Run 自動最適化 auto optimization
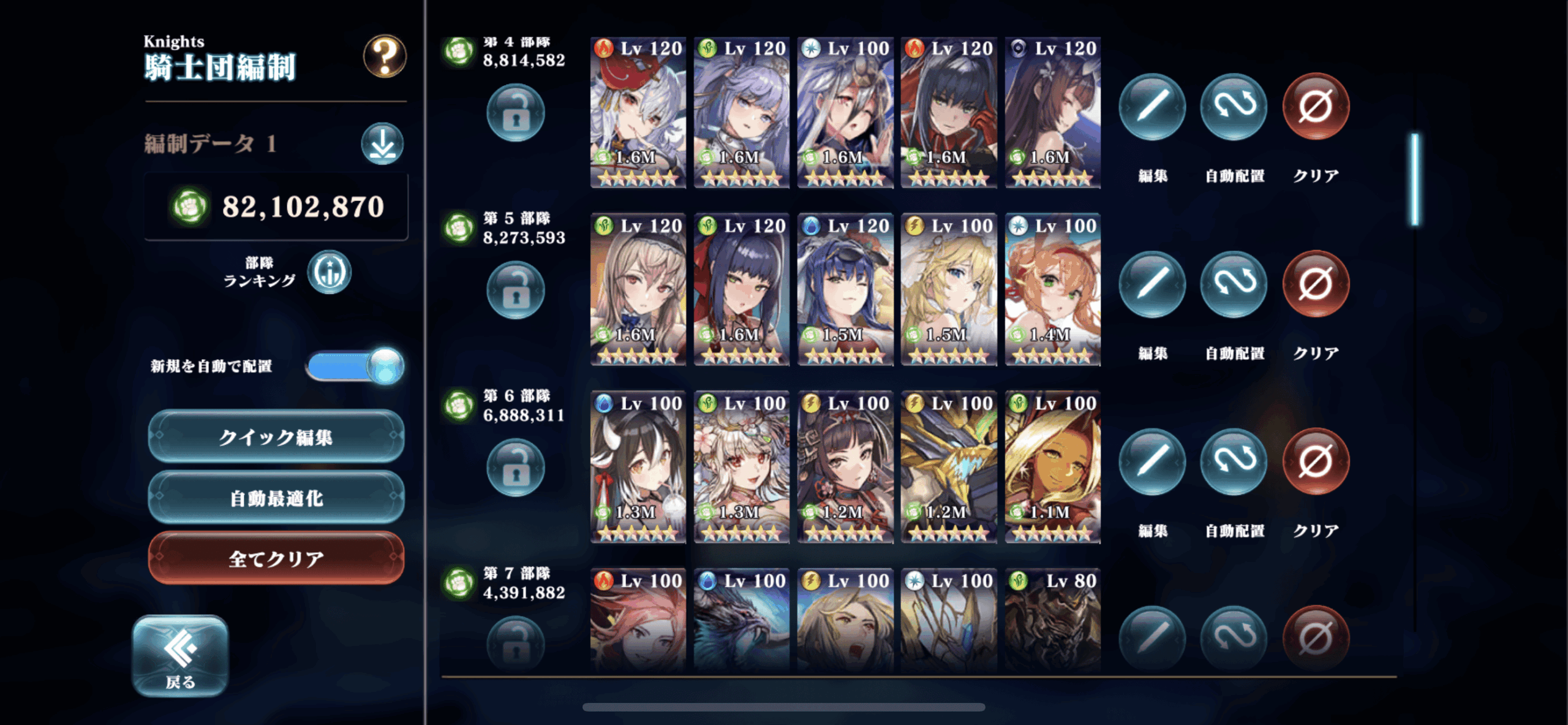This screenshot has width=1568, height=725. click(276, 498)
